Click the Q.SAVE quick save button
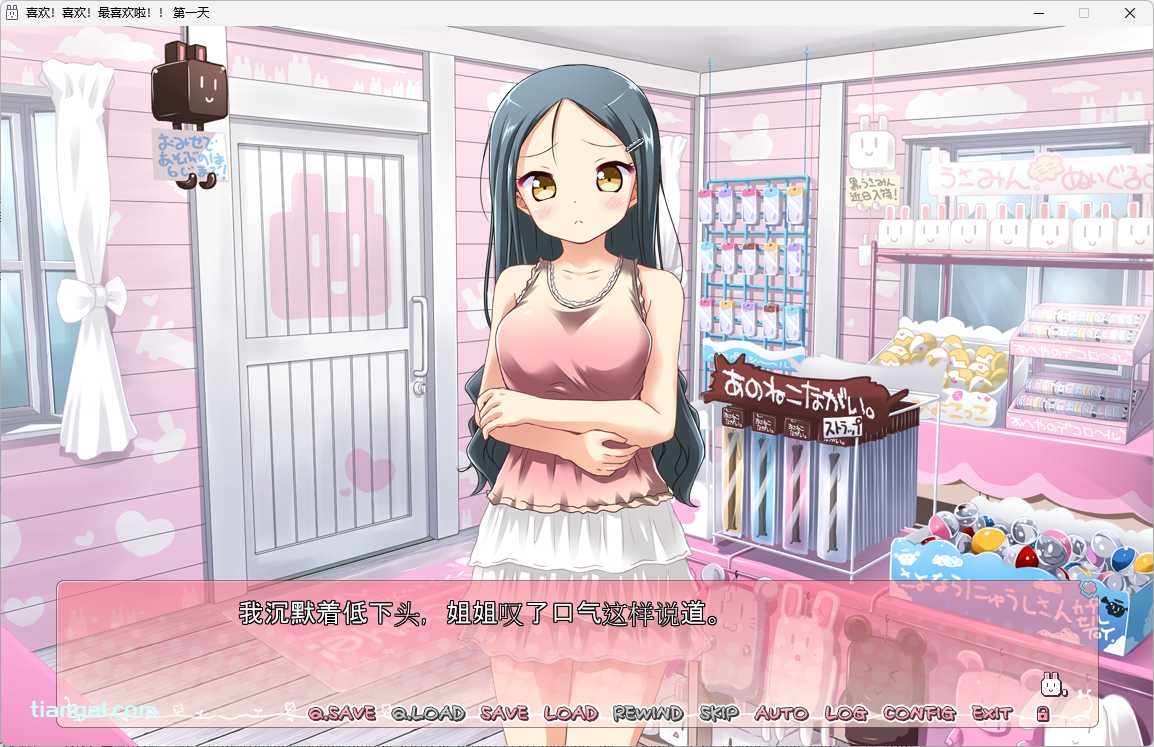The image size is (1154, 747). point(341,713)
